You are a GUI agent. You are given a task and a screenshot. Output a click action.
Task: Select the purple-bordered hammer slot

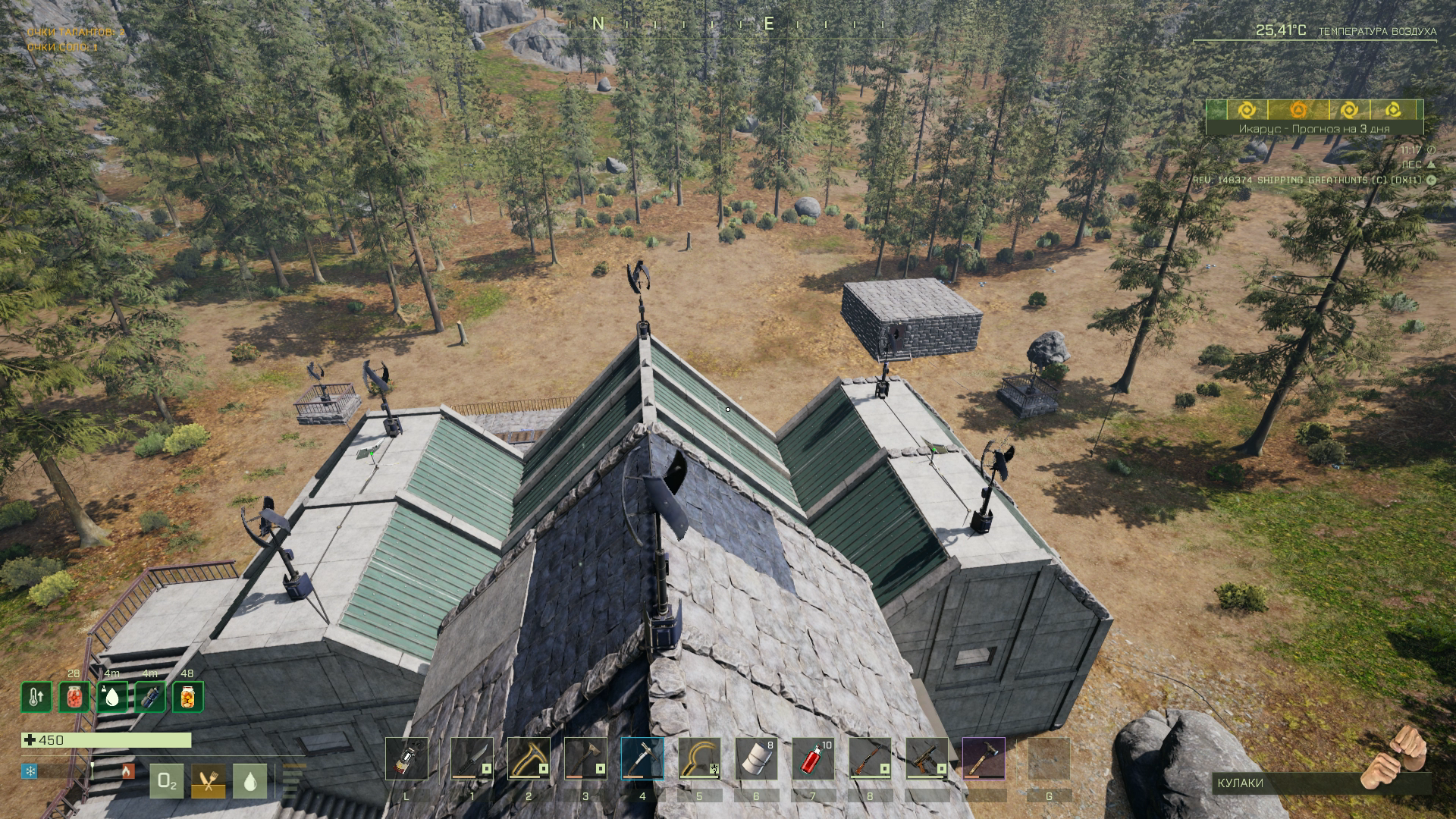[x=984, y=758]
